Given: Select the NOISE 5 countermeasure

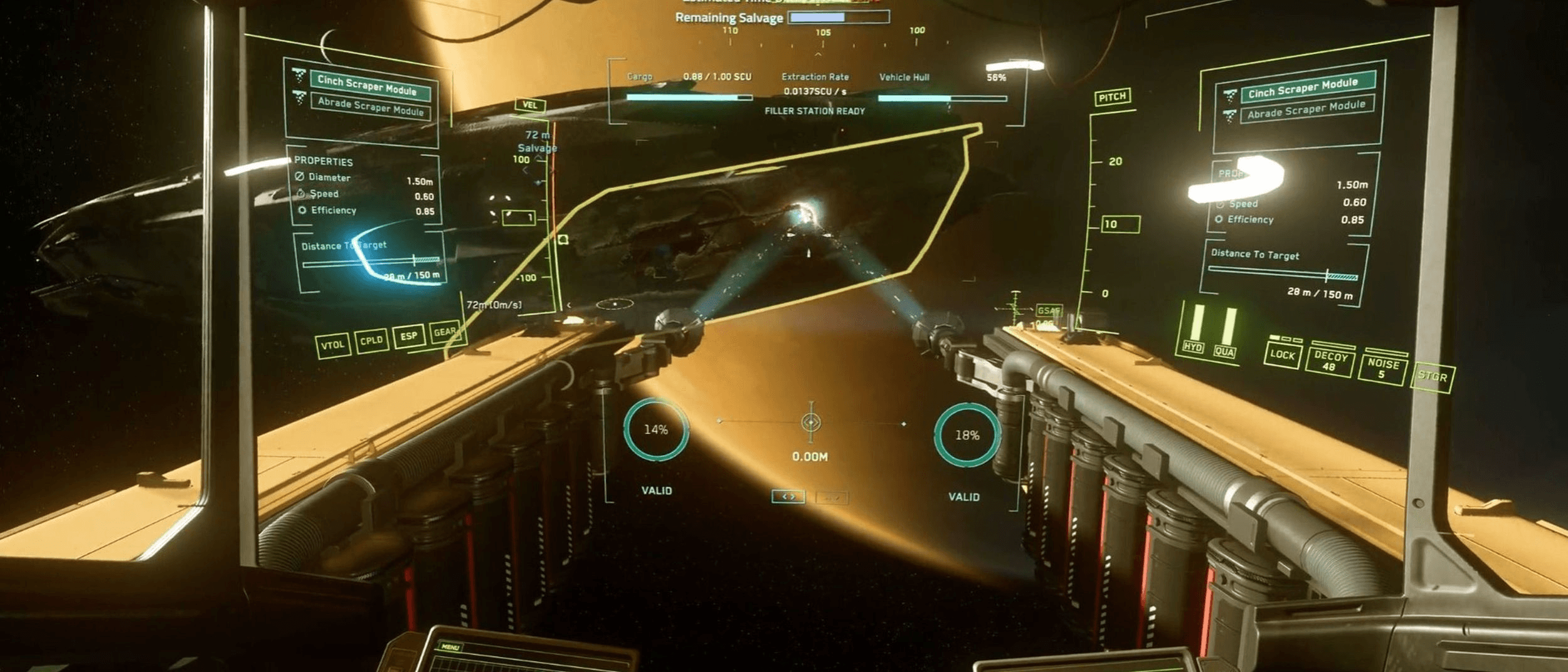Looking at the screenshot, I should pyautogui.click(x=1383, y=368).
